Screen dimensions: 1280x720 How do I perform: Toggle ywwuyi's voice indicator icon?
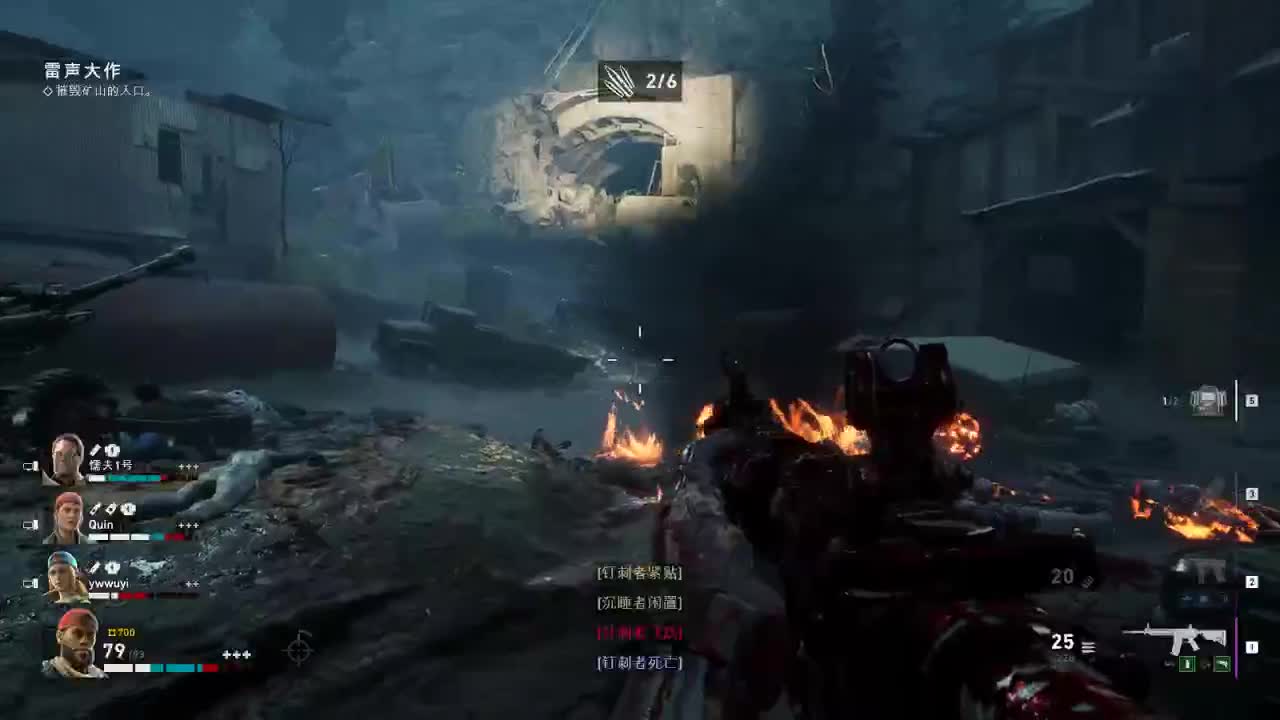click(32, 582)
